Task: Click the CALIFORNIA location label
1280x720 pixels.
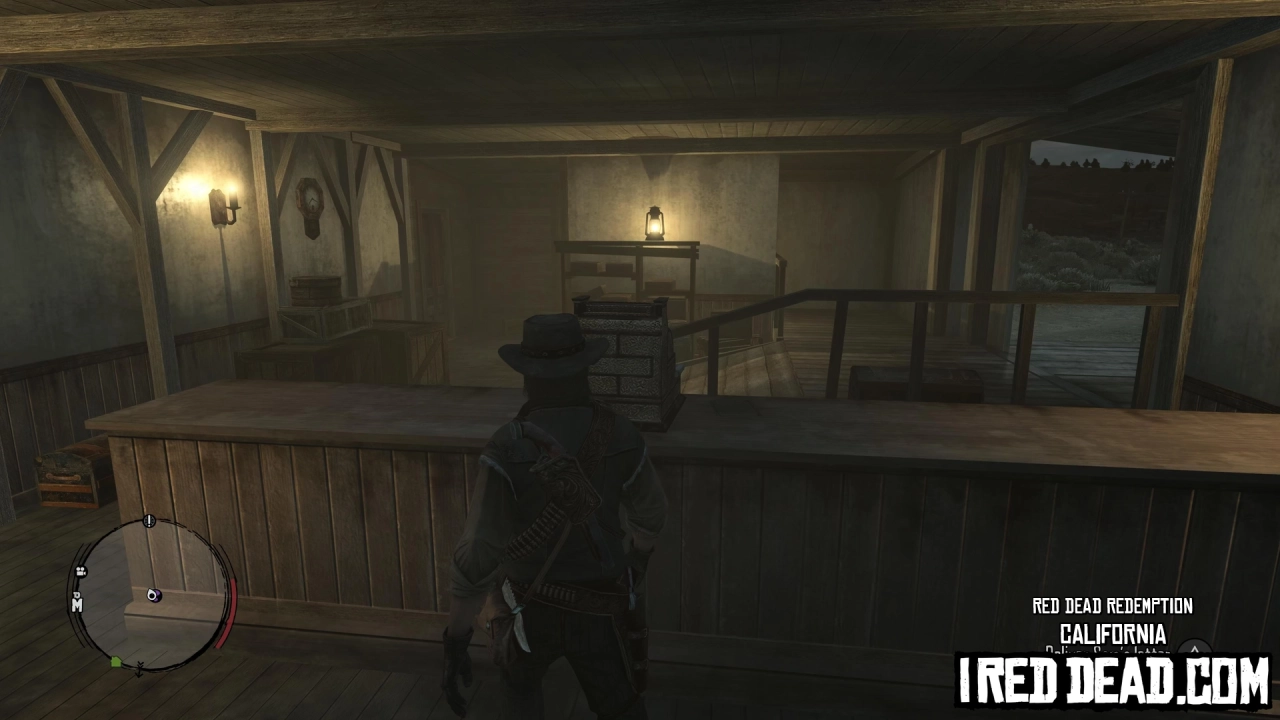Action: (1112, 633)
